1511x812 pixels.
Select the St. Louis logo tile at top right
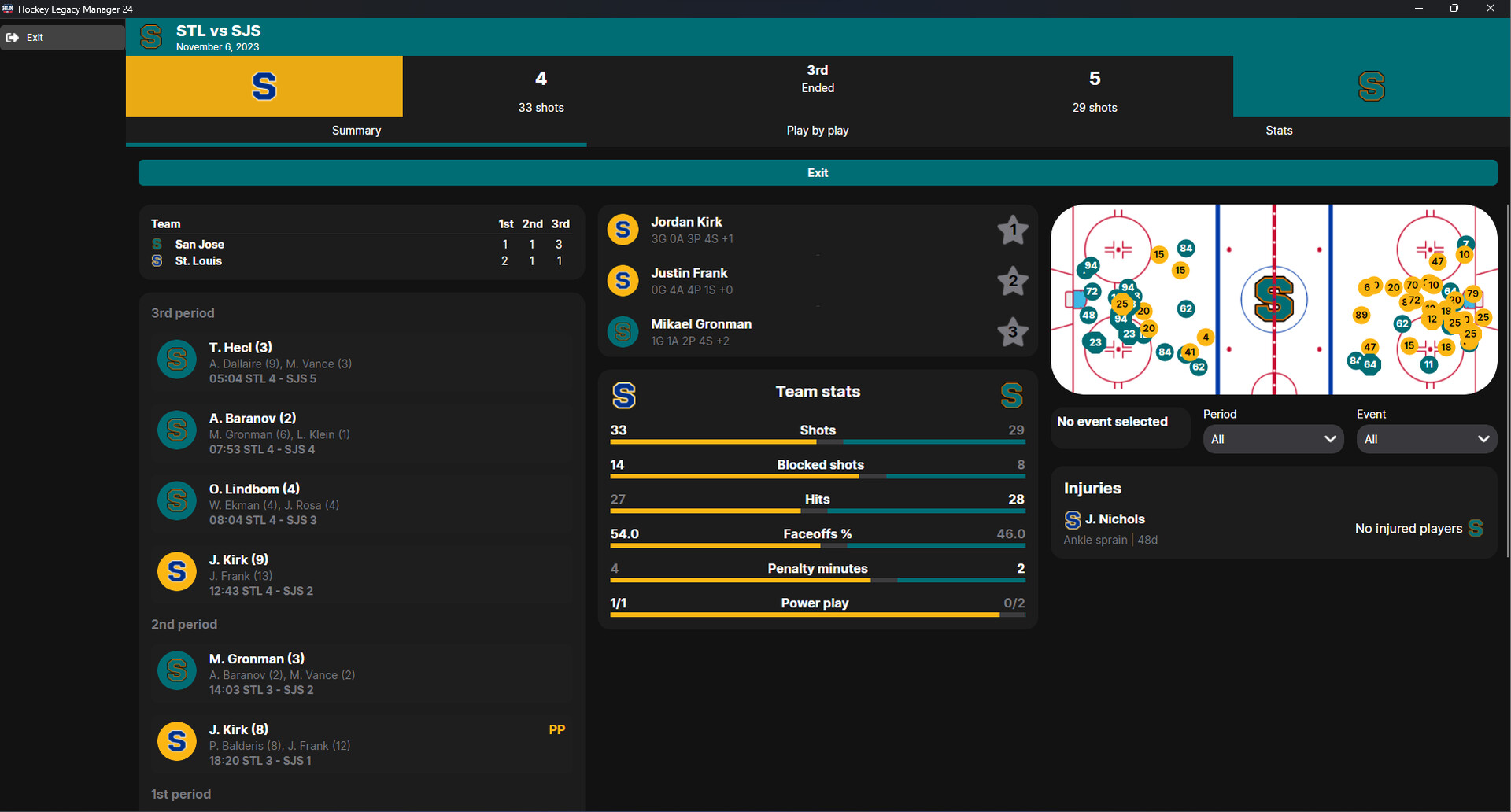click(1372, 87)
